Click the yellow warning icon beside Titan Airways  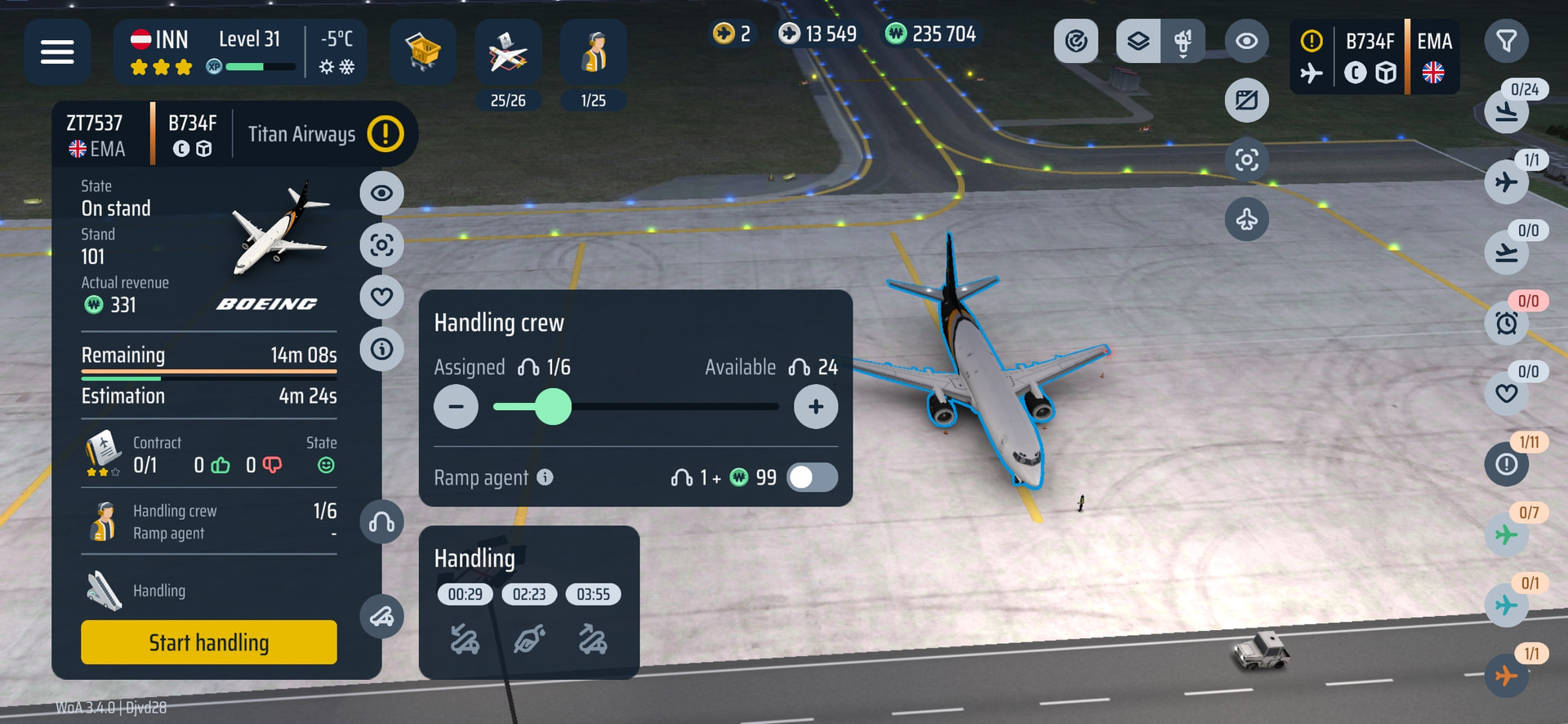[385, 133]
